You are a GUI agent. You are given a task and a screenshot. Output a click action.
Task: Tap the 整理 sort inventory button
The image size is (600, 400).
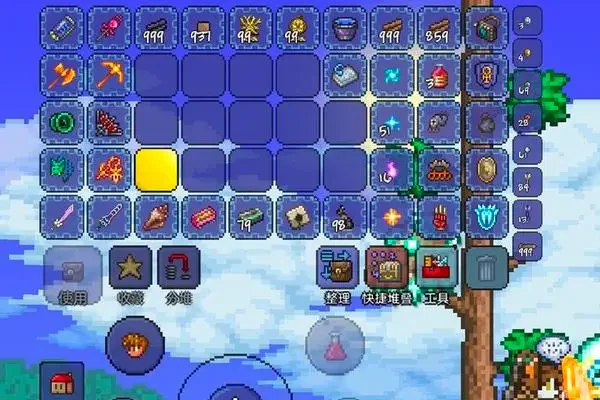coord(338,268)
